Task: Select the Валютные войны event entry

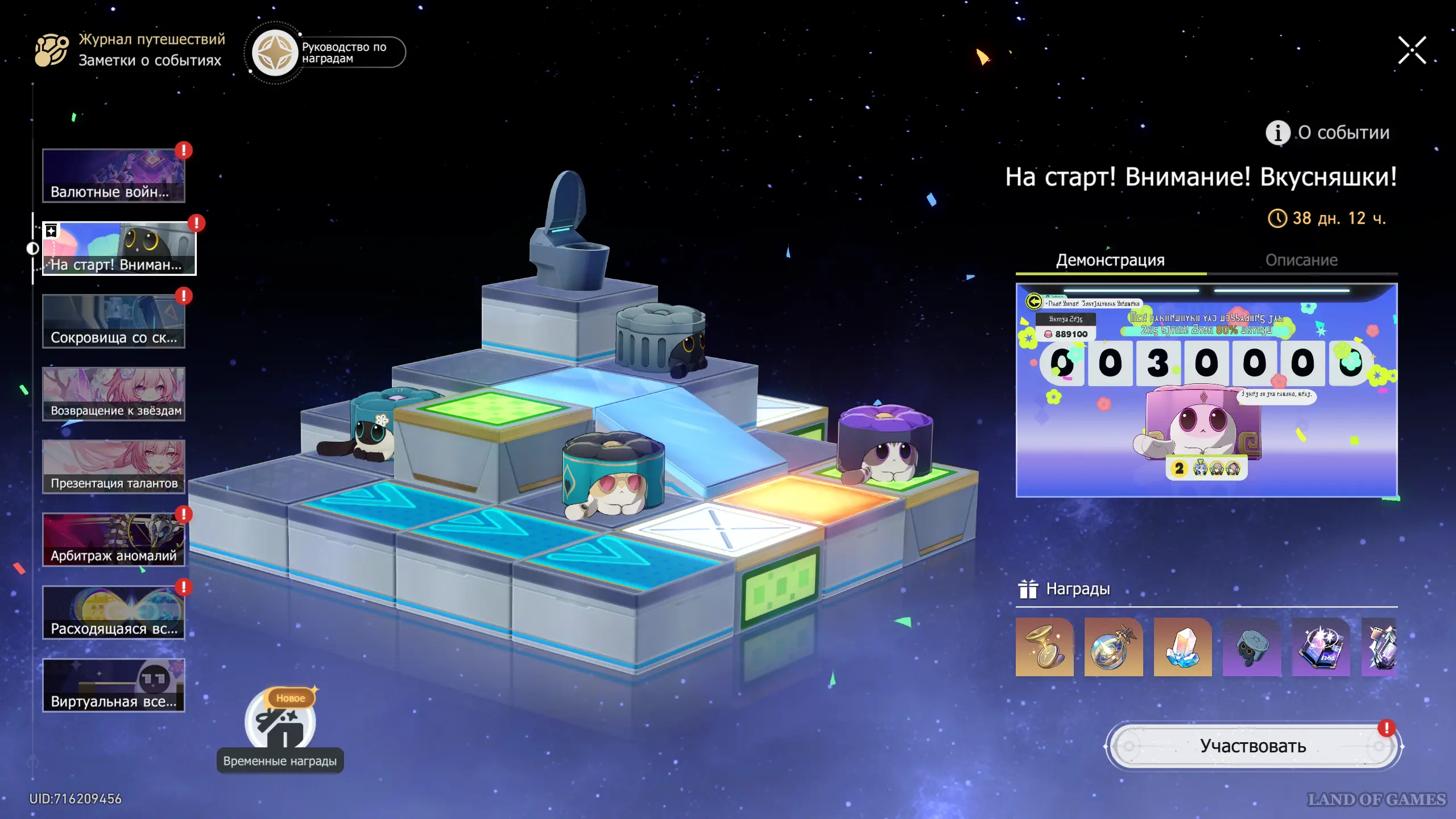Action: click(114, 176)
